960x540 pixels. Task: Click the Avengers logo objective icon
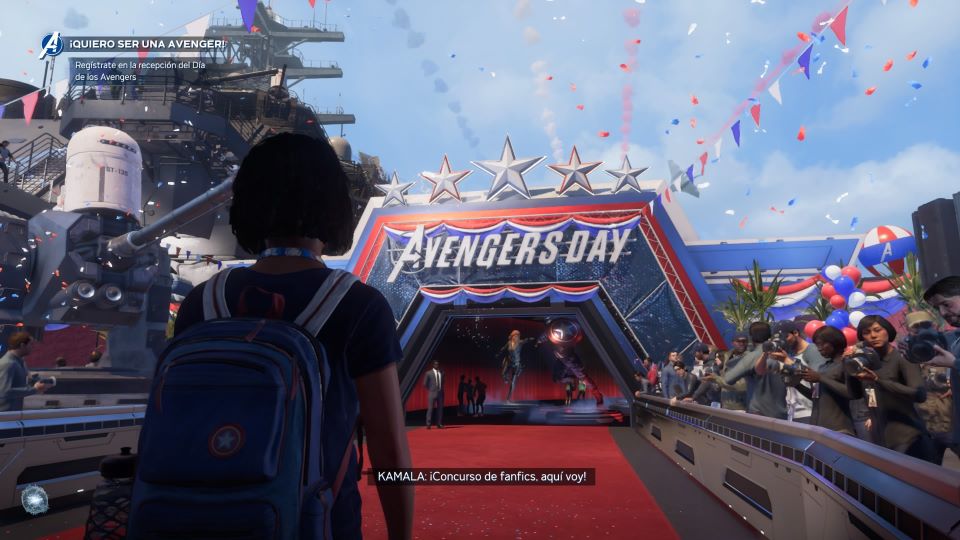51,45
